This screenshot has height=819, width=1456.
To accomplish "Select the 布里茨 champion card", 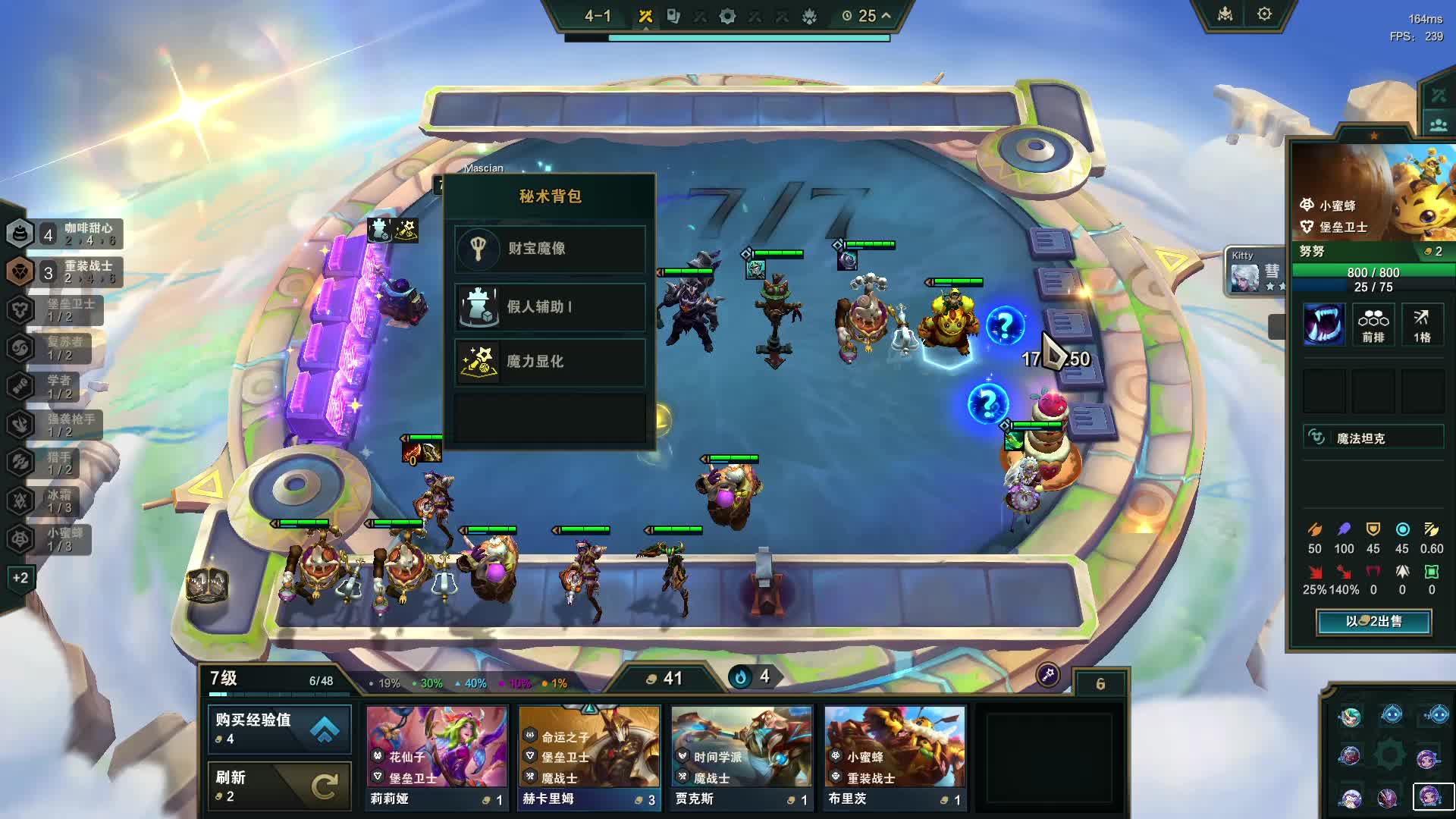I will (x=895, y=757).
